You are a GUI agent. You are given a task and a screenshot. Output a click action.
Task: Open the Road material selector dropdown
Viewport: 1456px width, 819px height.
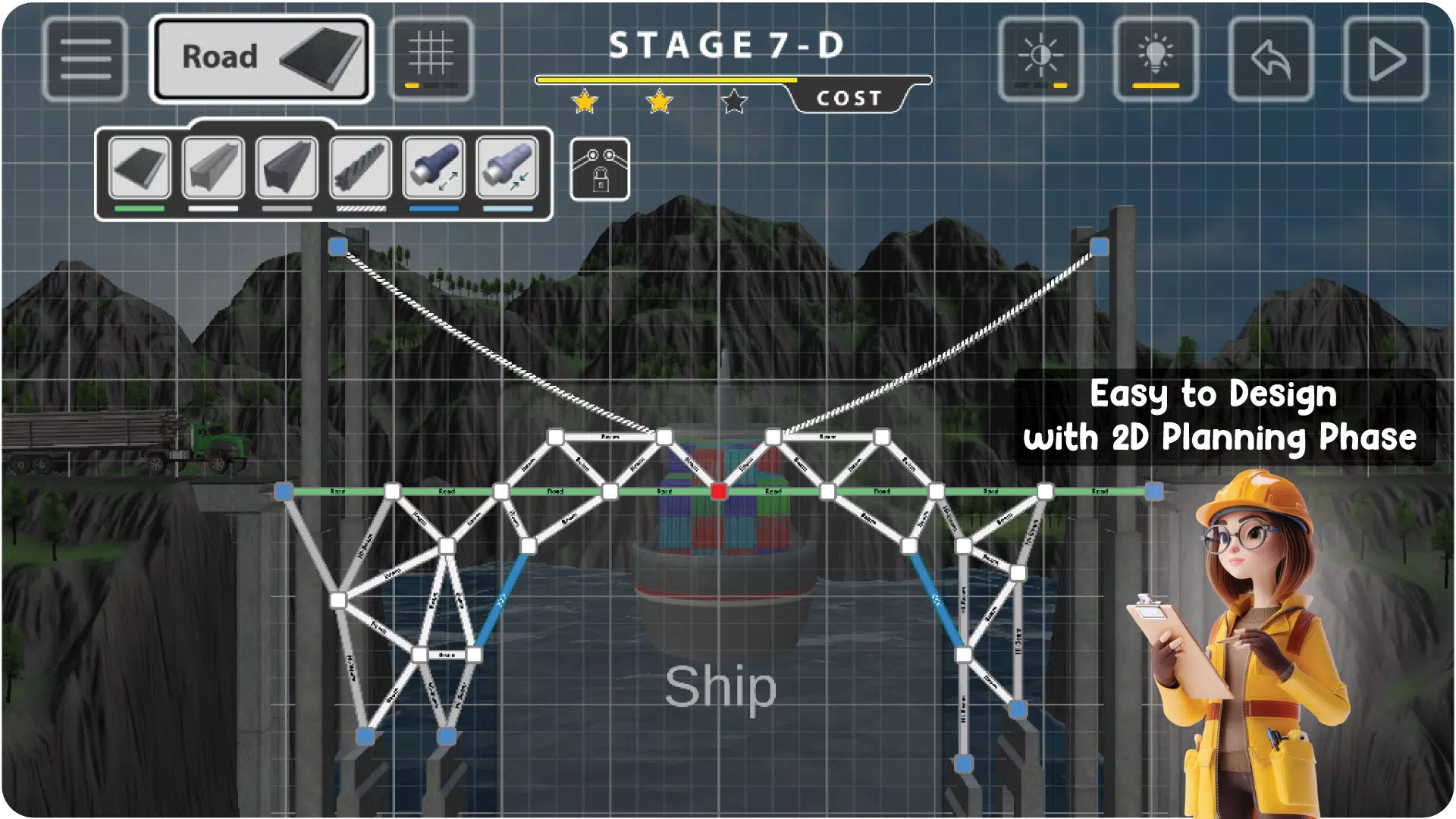(x=262, y=57)
